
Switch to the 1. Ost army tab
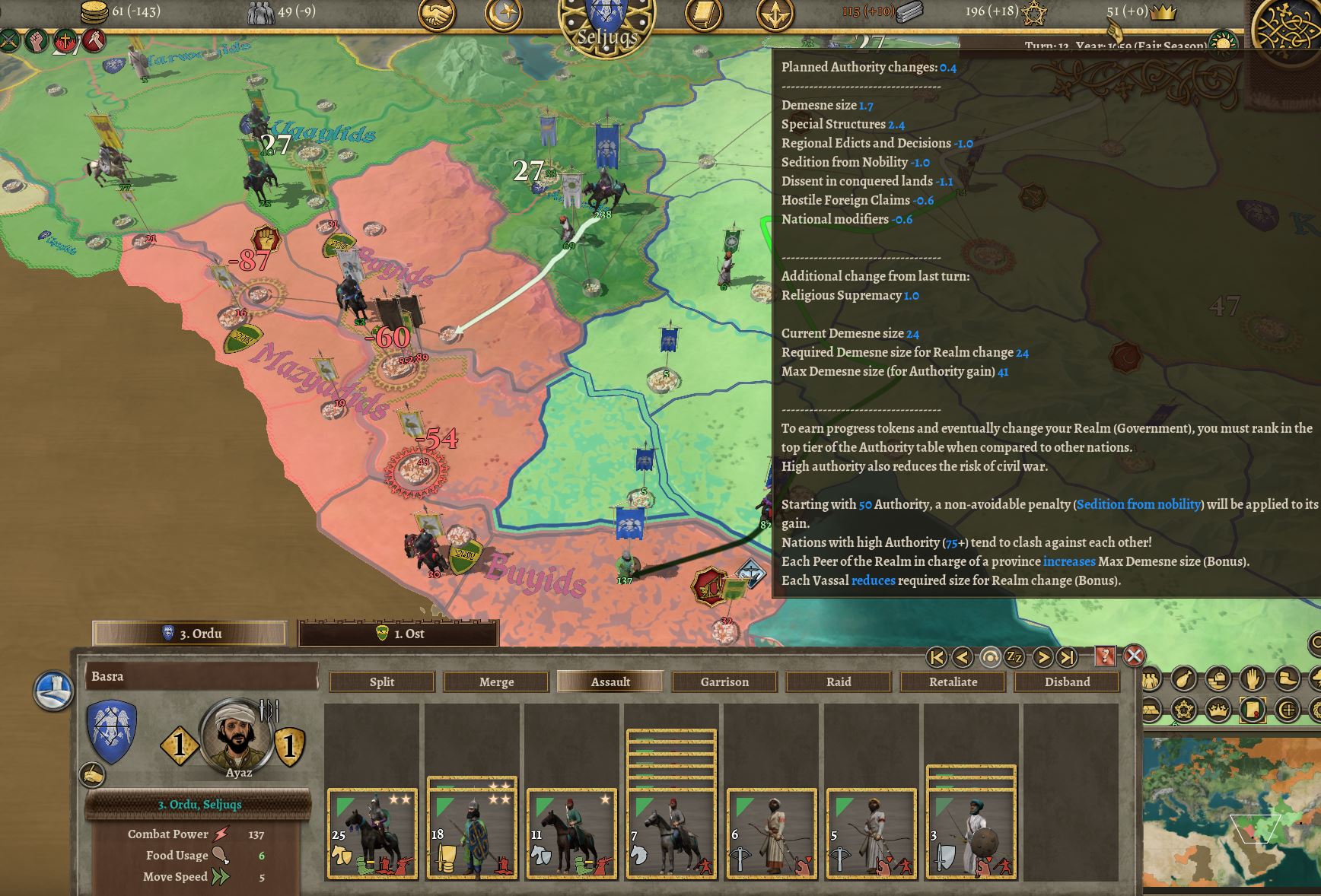pyautogui.click(x=399, y=634)
